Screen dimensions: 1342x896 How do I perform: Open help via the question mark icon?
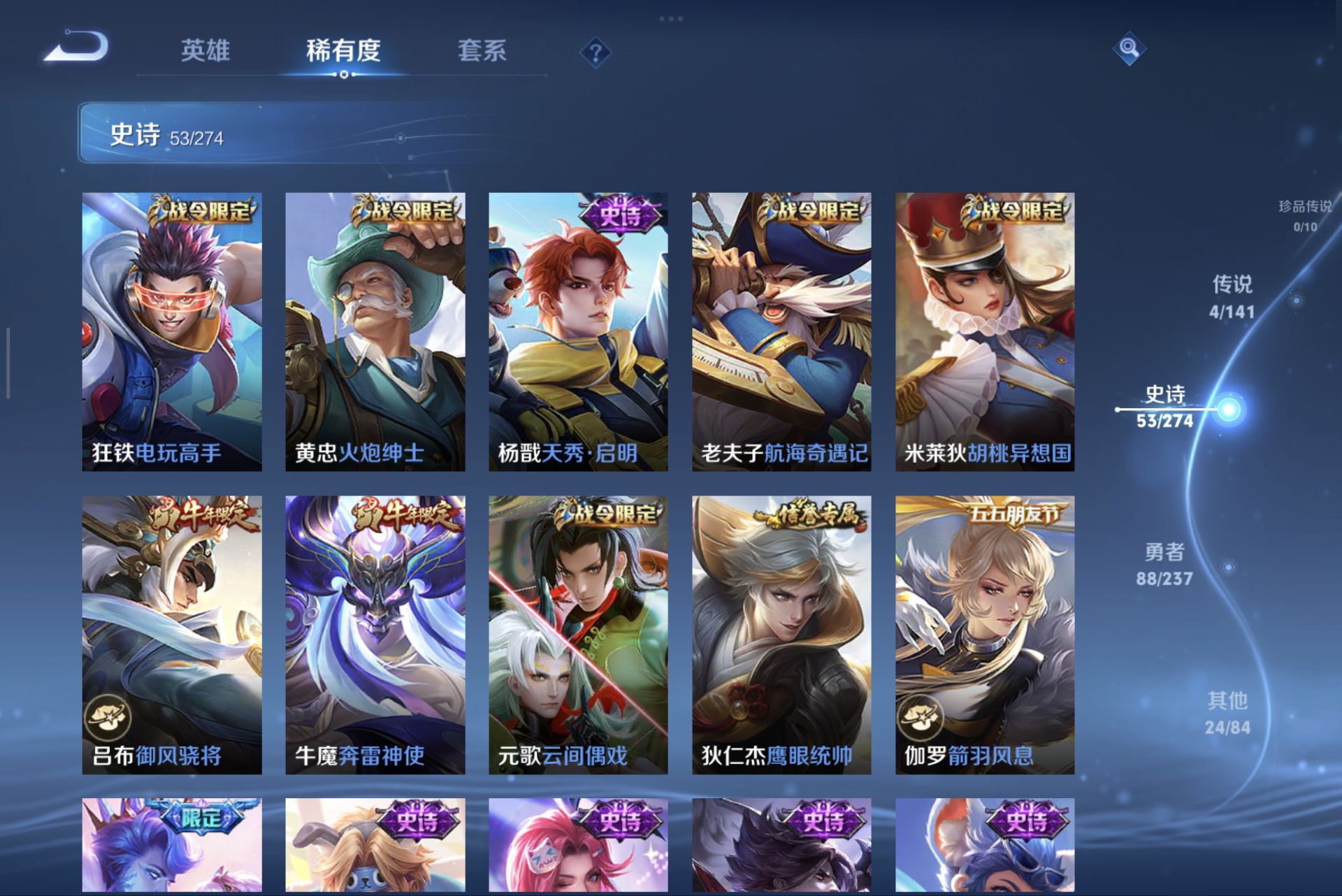point(595,51)
